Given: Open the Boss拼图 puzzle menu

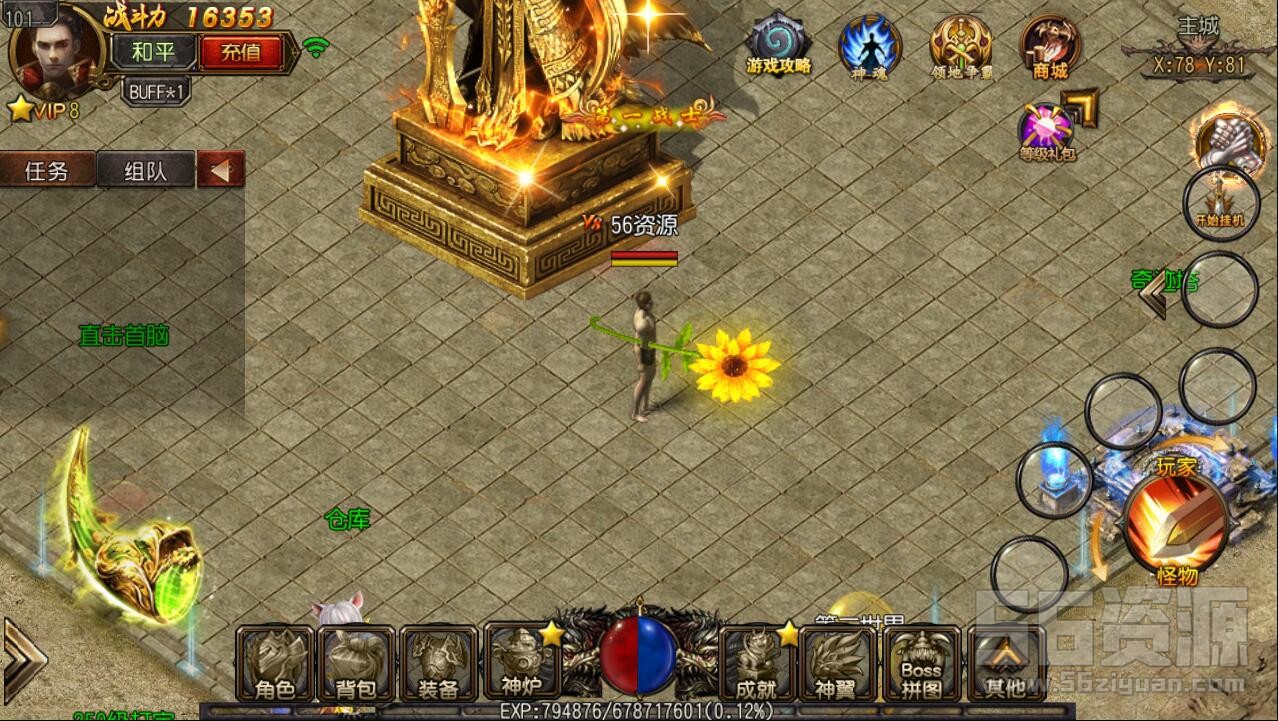Looking at the screenshot, I should point(921,663).
